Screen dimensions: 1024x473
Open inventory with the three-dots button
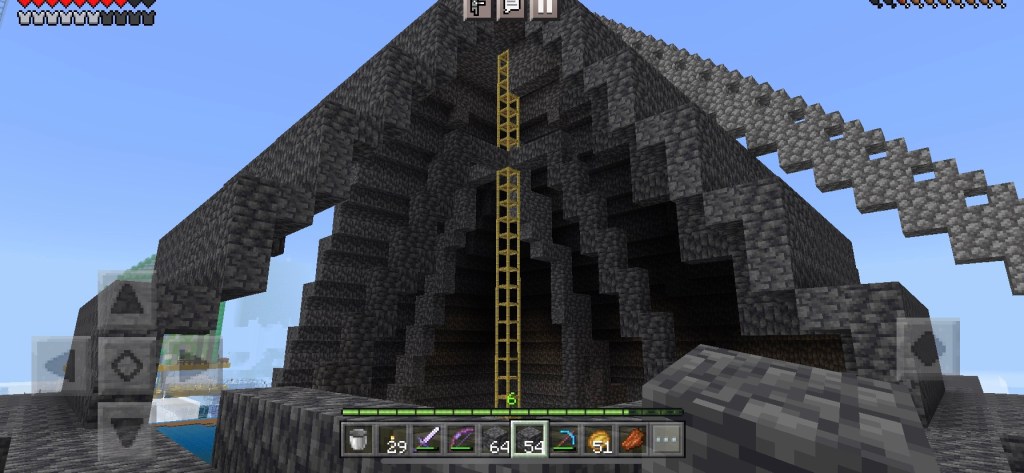click(x=665, y=438)
